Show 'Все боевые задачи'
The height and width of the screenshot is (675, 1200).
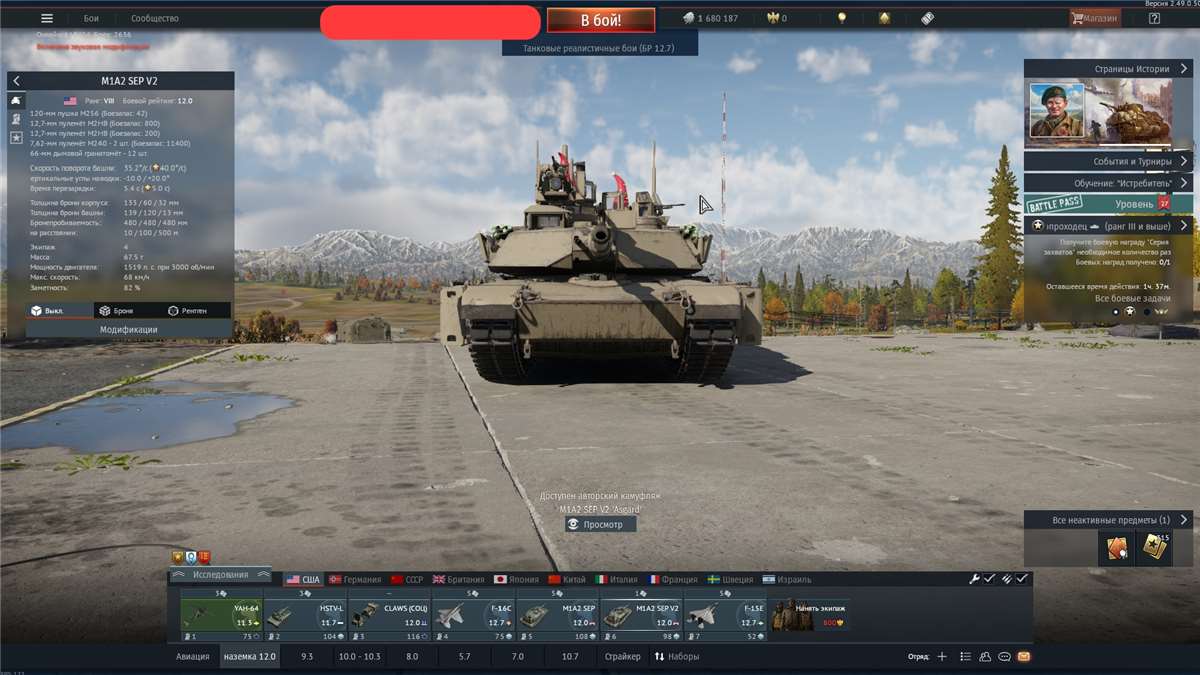click(x=1131, y=298)
